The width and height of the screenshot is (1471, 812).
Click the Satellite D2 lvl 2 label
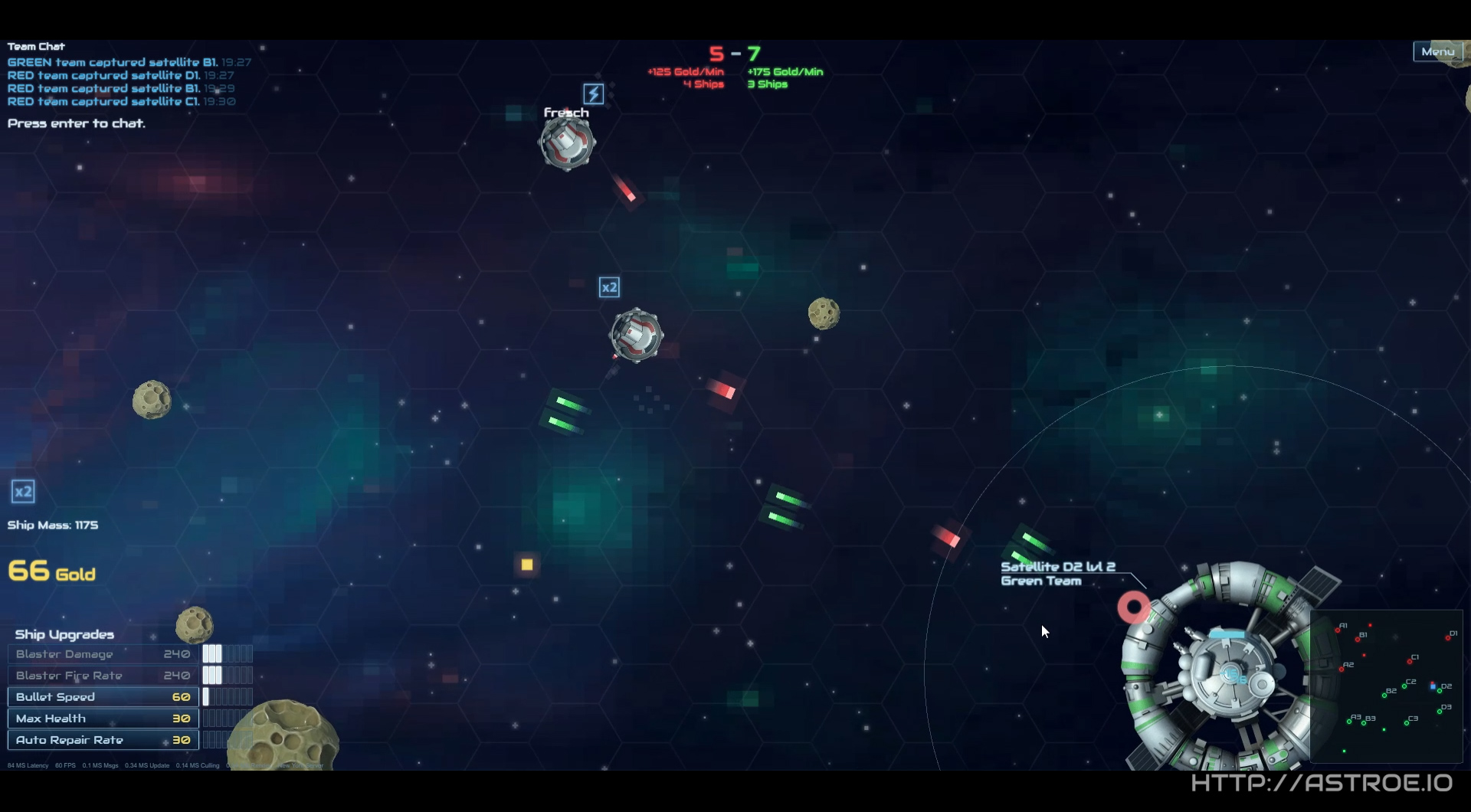1058,567
